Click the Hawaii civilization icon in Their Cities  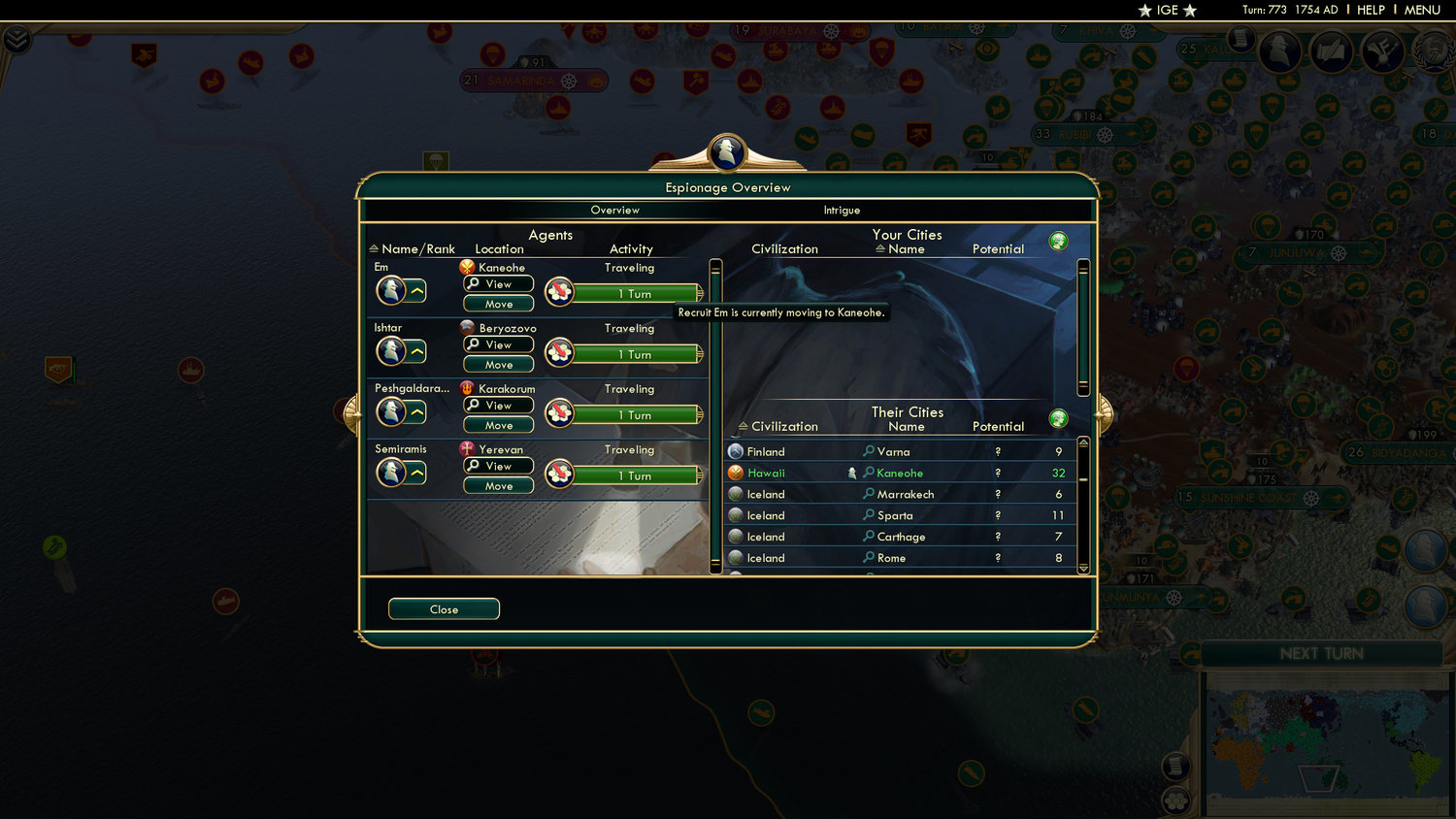point(736,473)
